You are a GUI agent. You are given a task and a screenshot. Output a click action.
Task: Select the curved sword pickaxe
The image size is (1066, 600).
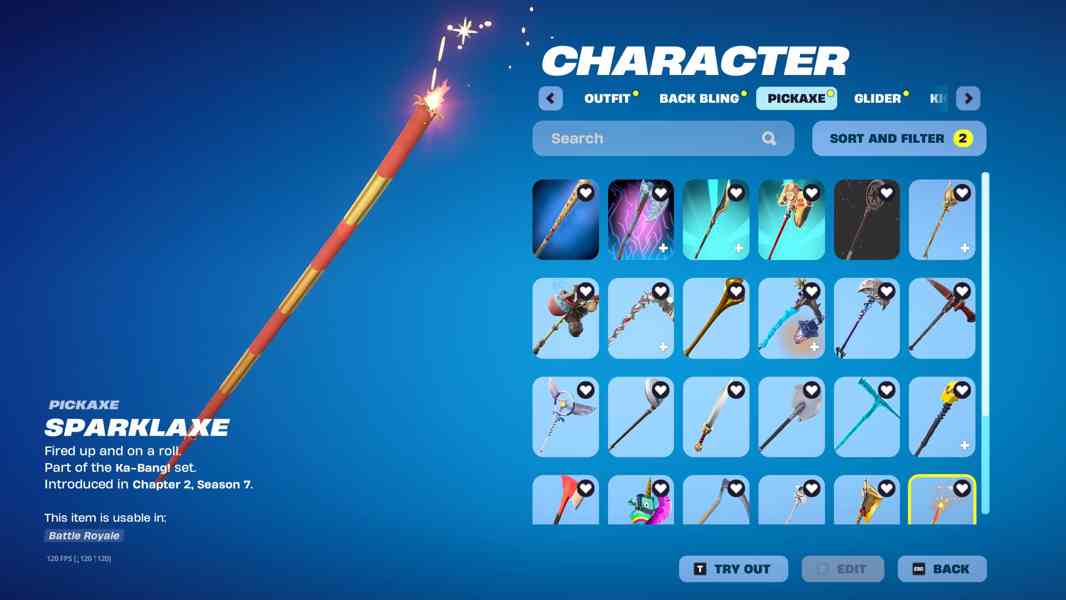(716, 417)
